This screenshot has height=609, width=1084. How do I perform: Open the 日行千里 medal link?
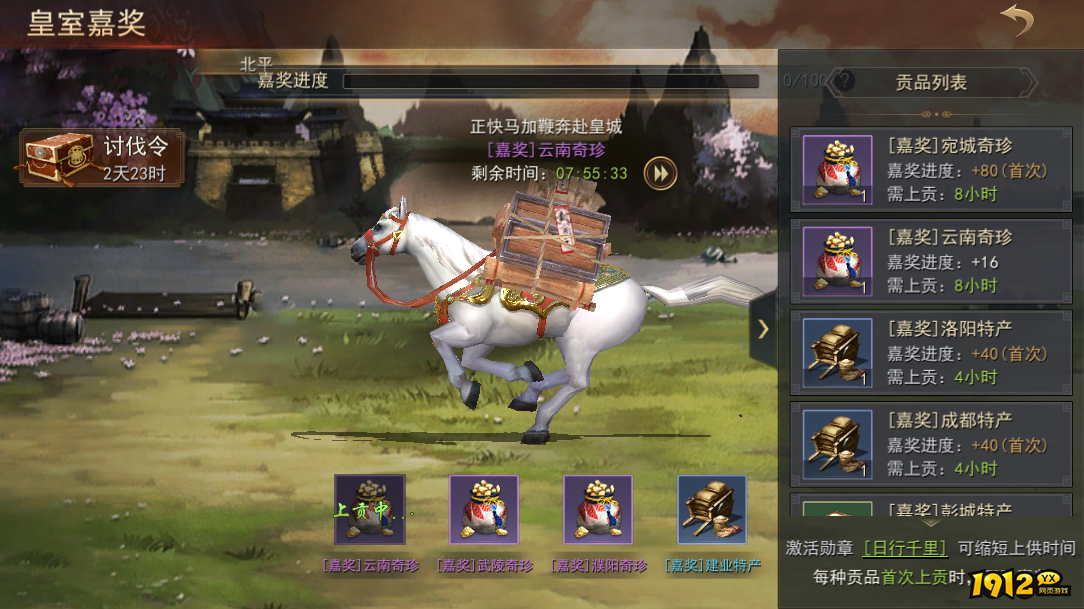pyautogui.click(x=905, y=548)
